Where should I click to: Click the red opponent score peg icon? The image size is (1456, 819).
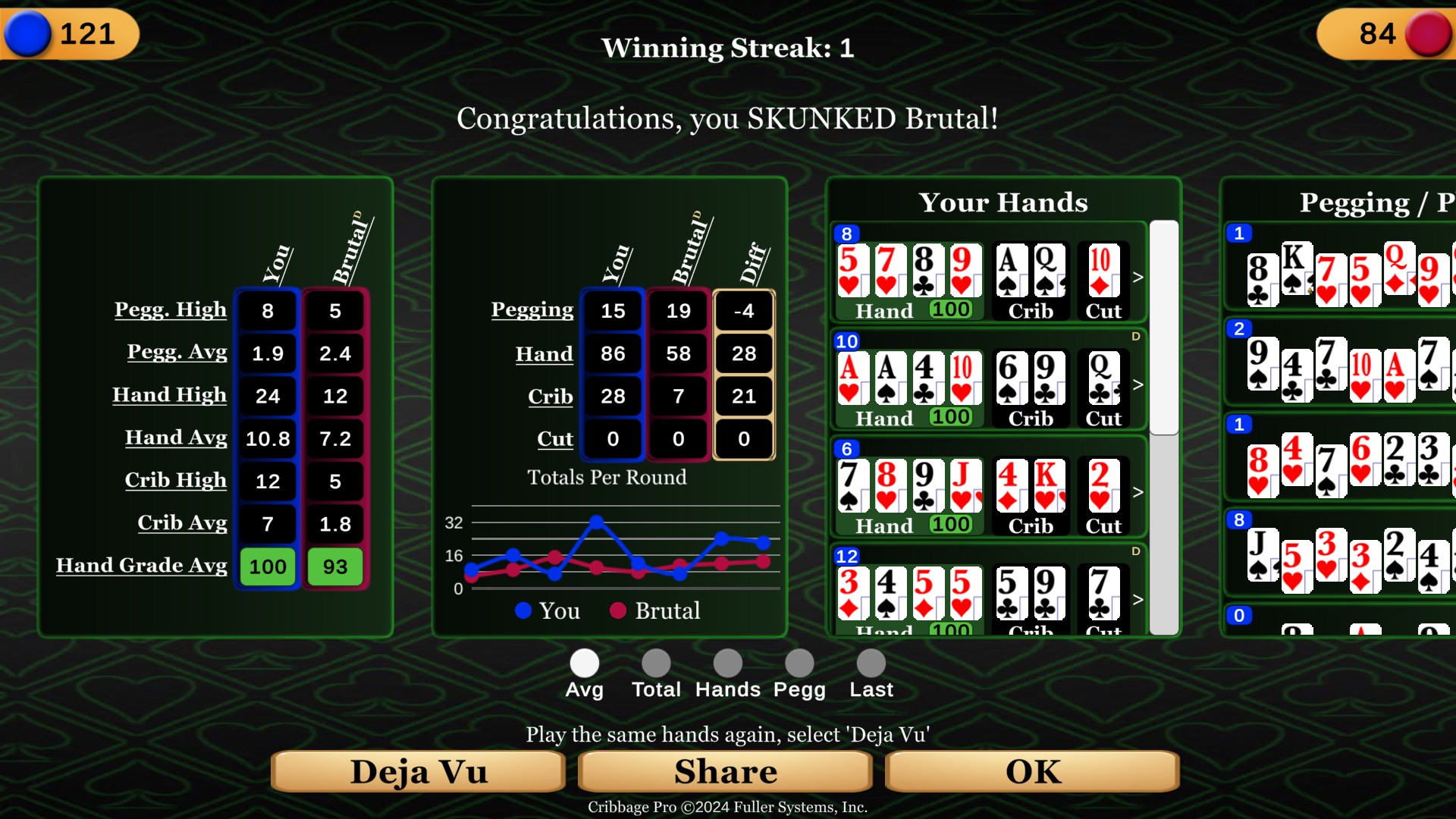click(x=1429, y=33)
